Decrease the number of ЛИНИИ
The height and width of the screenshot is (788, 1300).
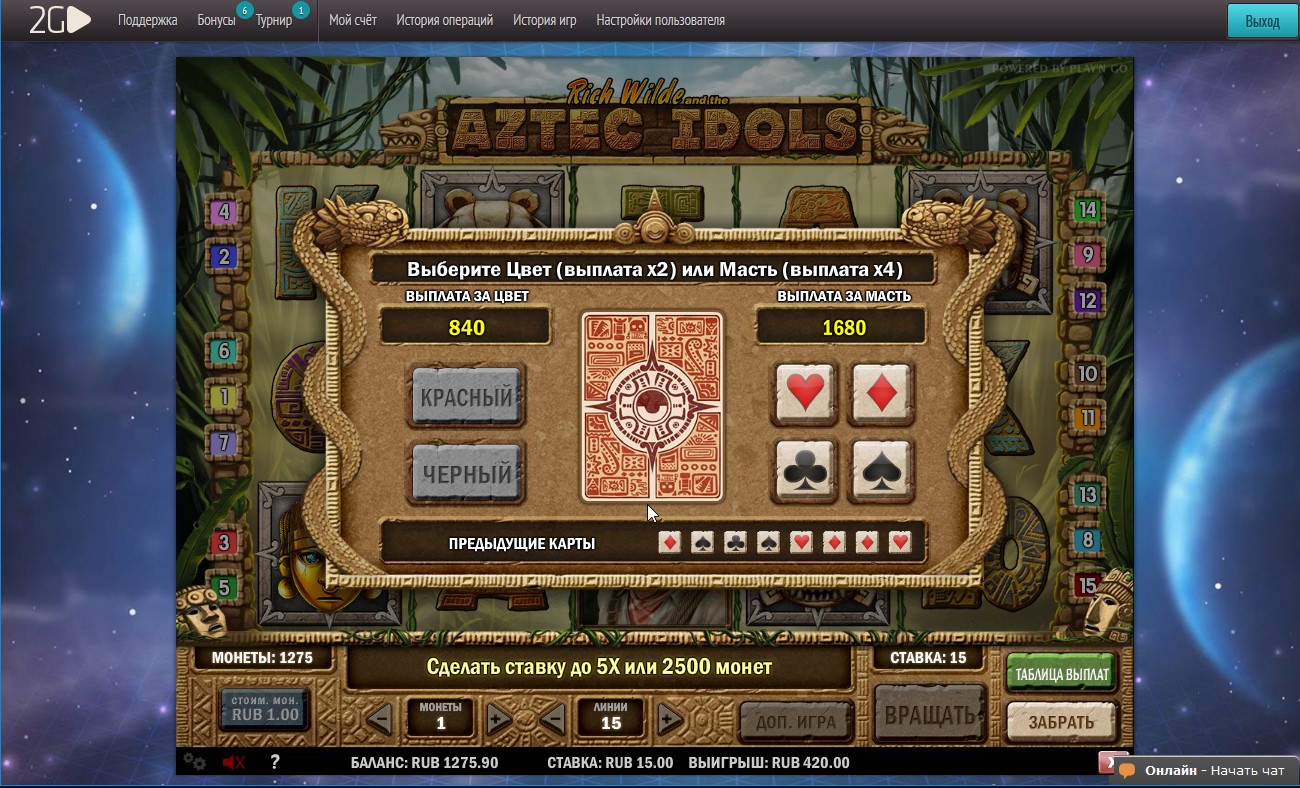[x=552, y=718]
